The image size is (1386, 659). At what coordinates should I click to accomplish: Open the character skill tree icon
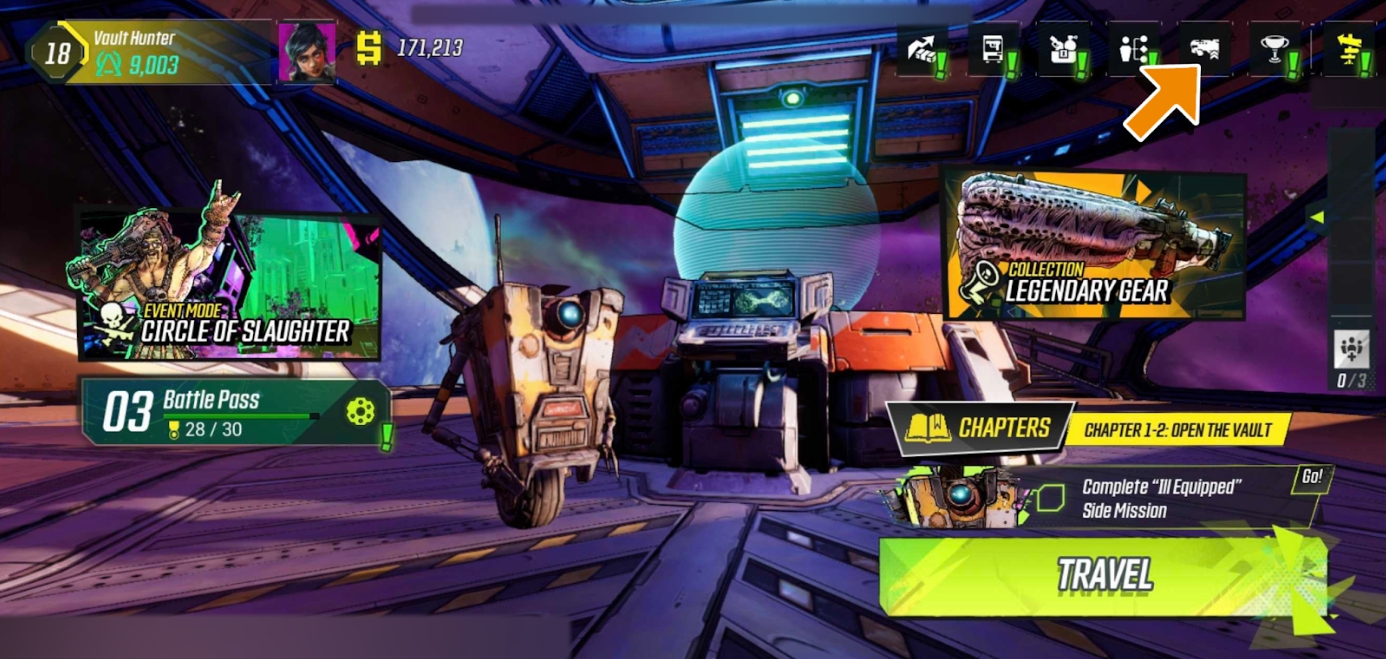pos(1133,50)
